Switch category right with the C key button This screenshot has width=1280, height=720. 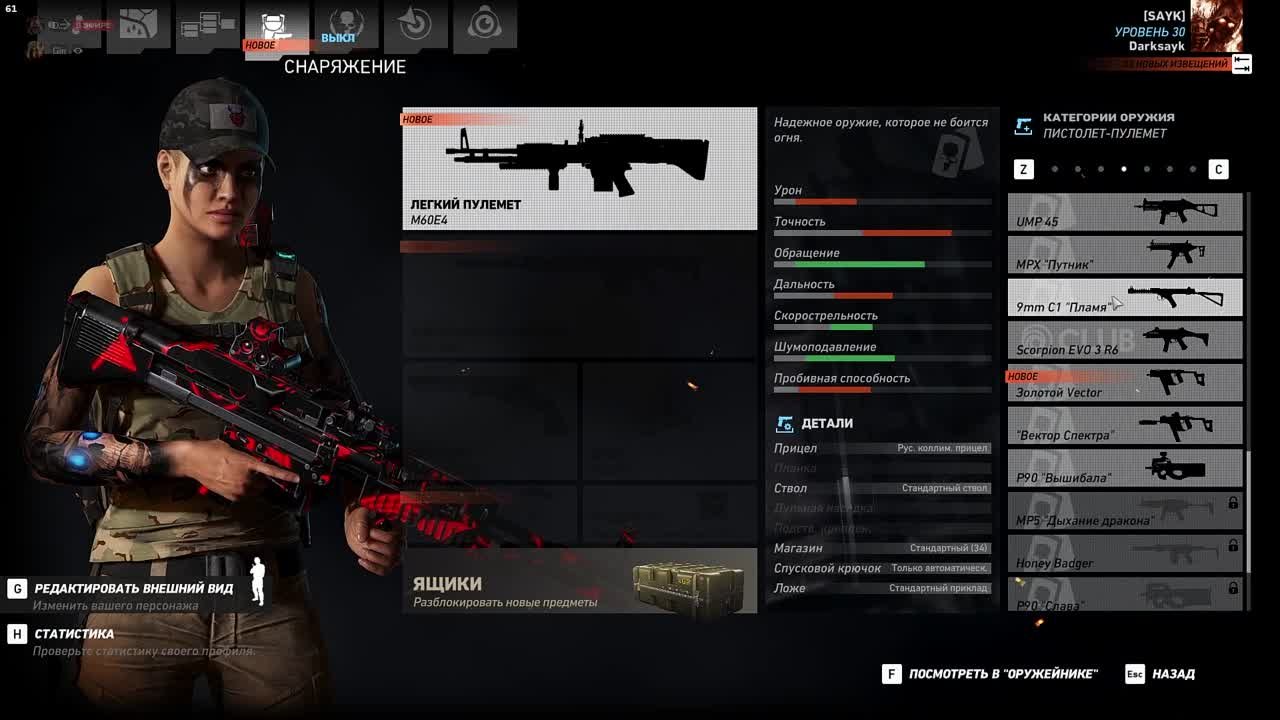pos(1219,169)
